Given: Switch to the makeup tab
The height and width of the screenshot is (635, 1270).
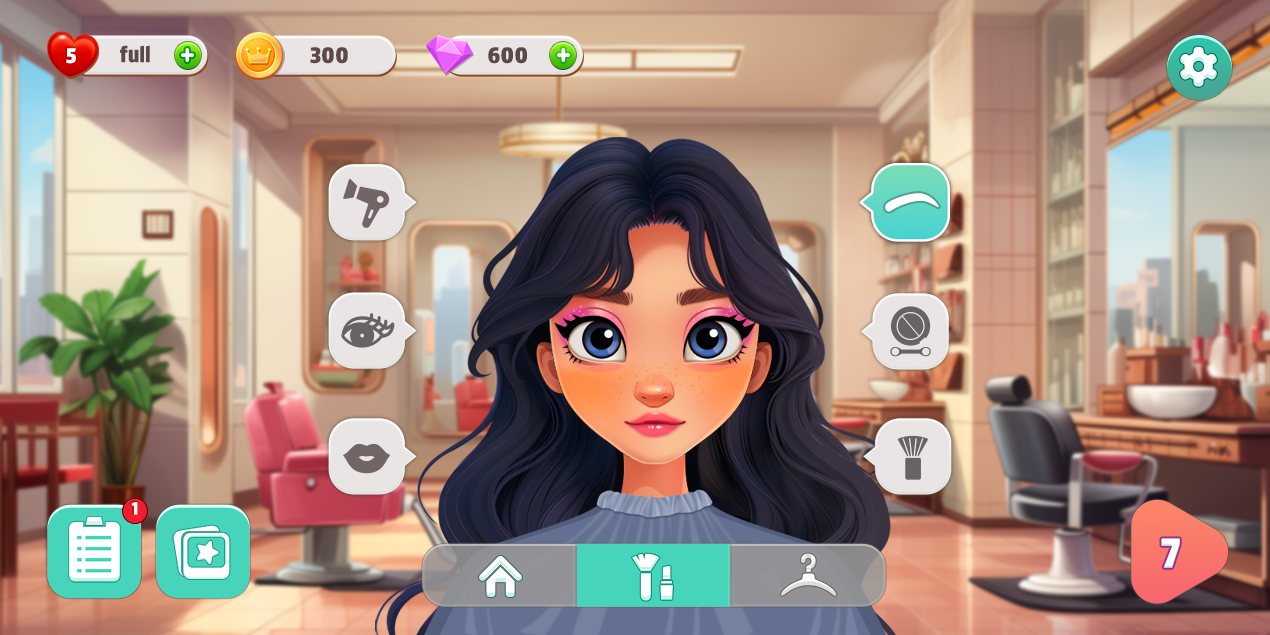Looking at the screenshot, I should tap(653, 576).
